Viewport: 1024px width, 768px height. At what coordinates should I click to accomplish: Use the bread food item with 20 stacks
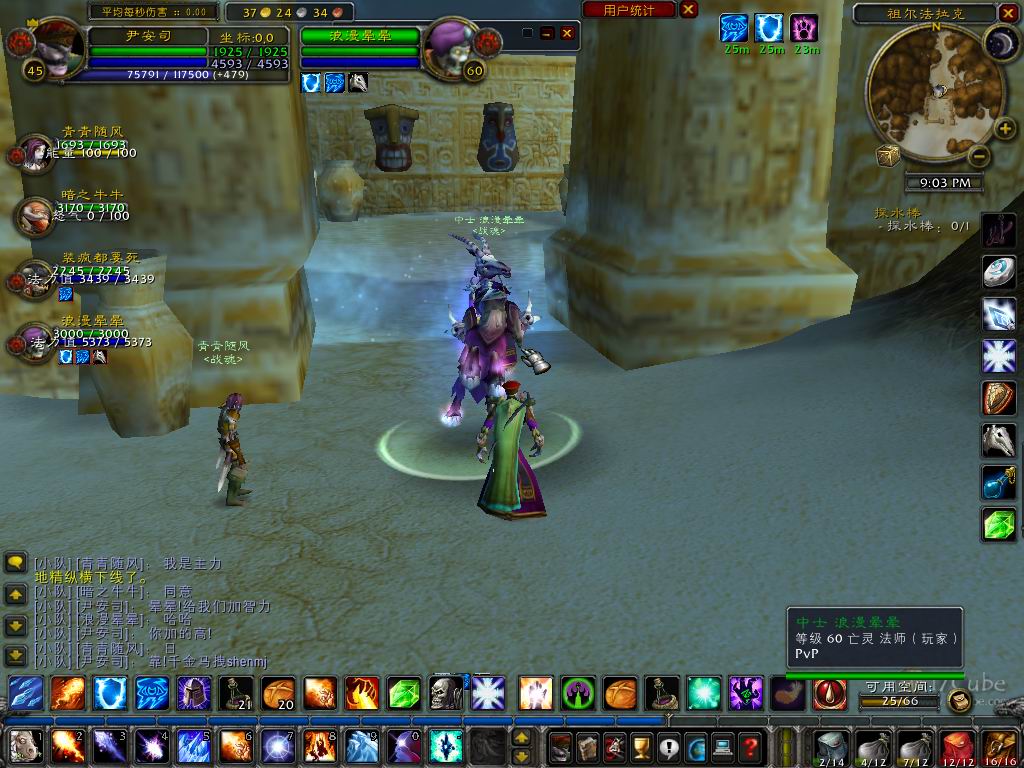[x=278, y=693]
